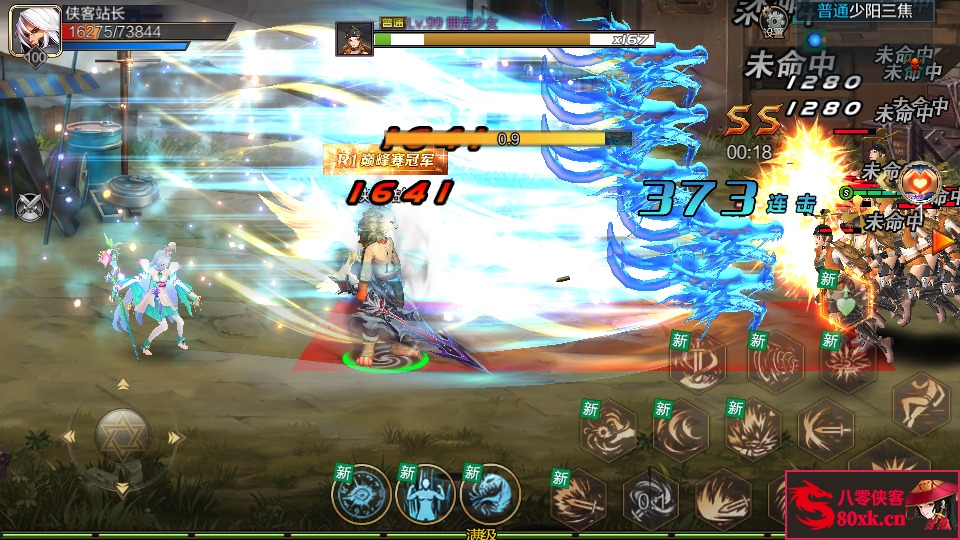This screenshot has width=960, height=540.
Task: Push the virtual joystick star pad
Action: click(x=123, y=436)
